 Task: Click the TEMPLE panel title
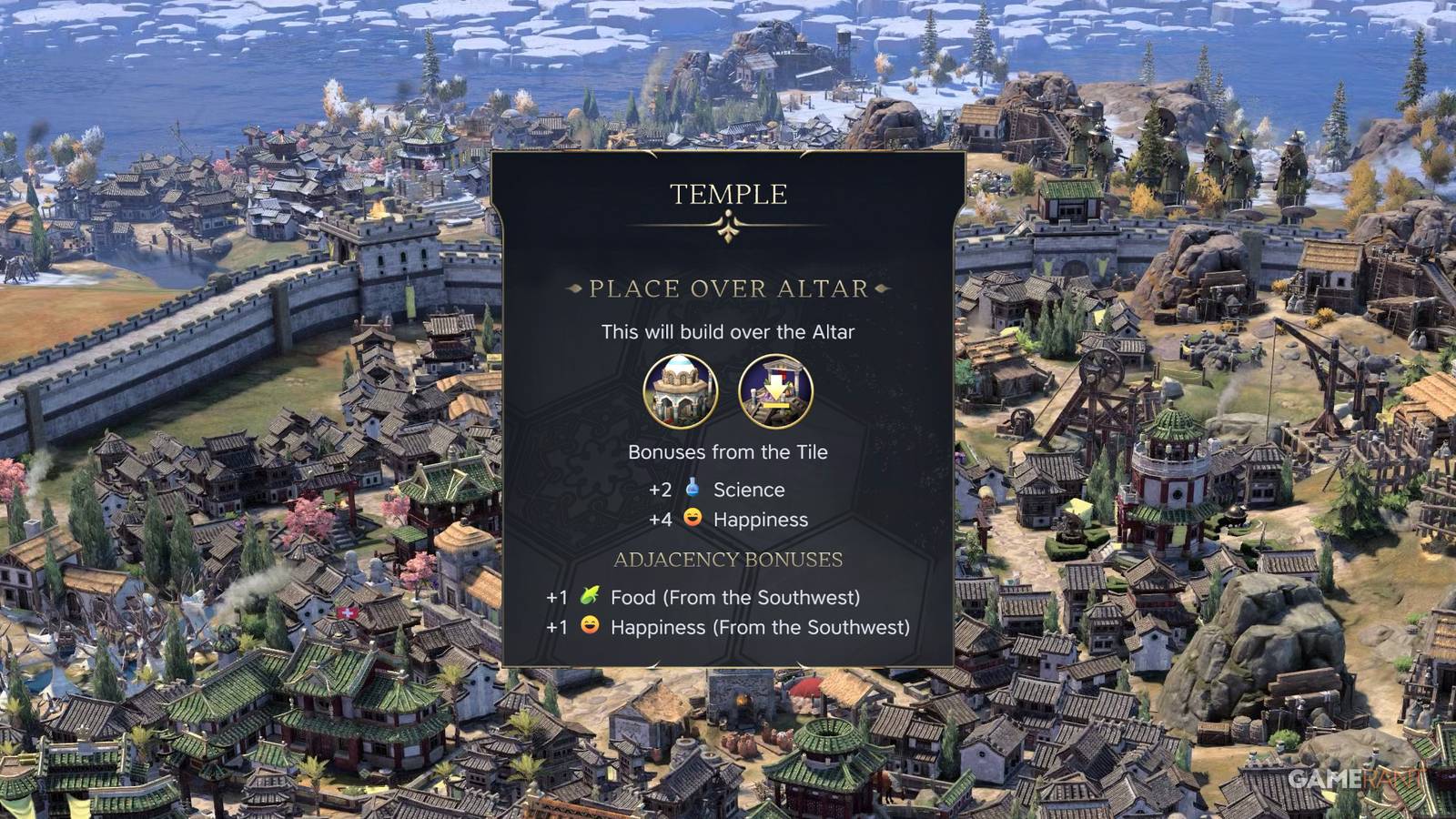728,193
